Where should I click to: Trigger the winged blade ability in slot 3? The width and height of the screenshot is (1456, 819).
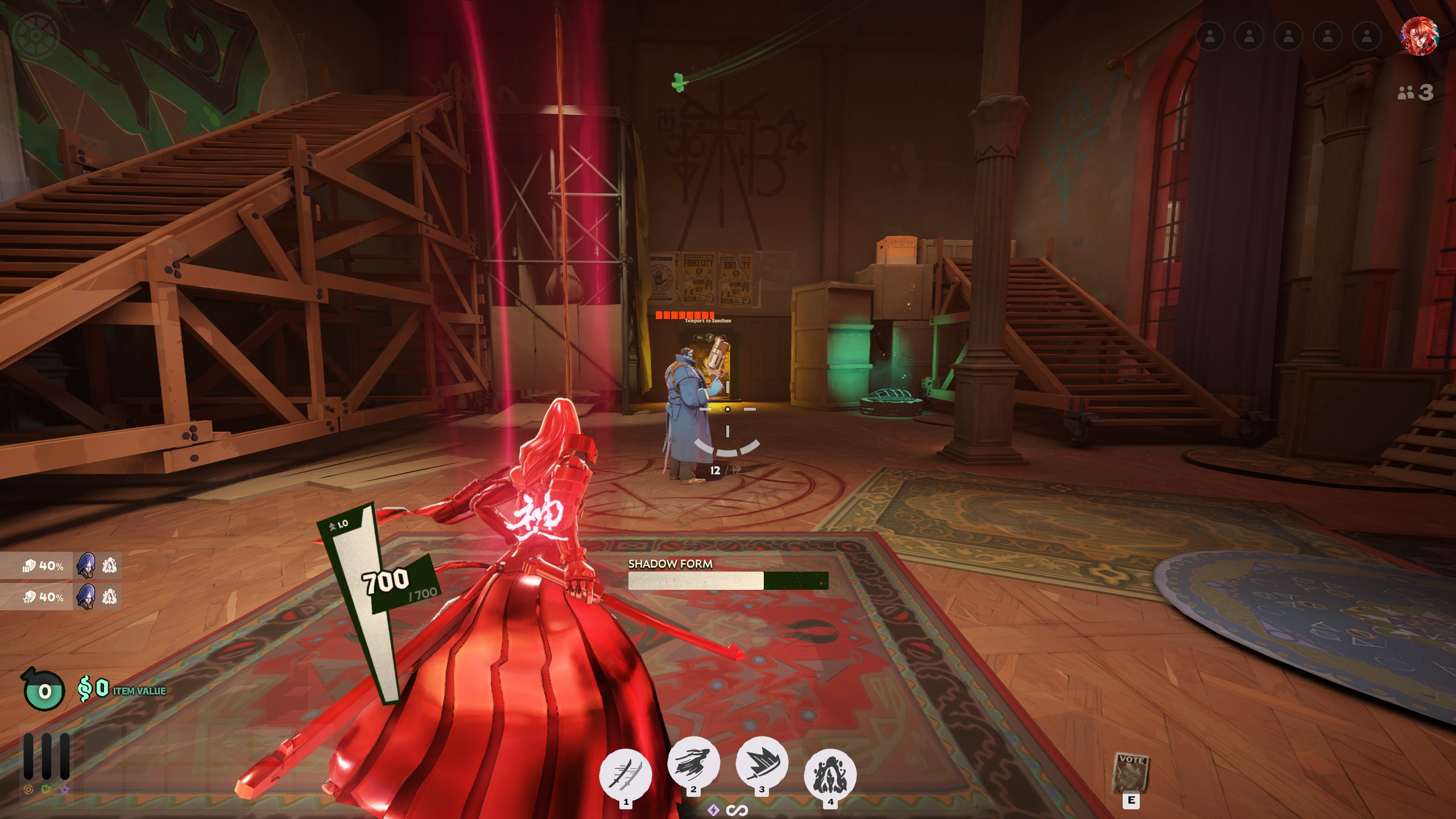[x=762, y=763]
